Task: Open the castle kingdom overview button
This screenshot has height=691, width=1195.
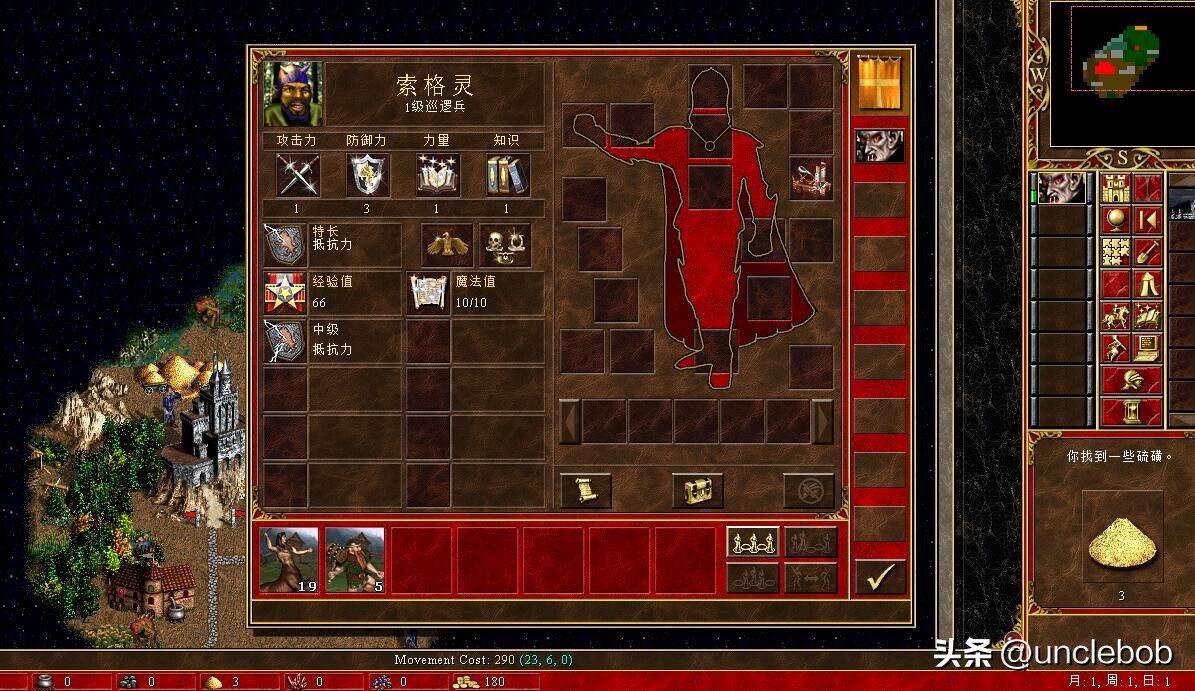Action: coord(1116,188)
